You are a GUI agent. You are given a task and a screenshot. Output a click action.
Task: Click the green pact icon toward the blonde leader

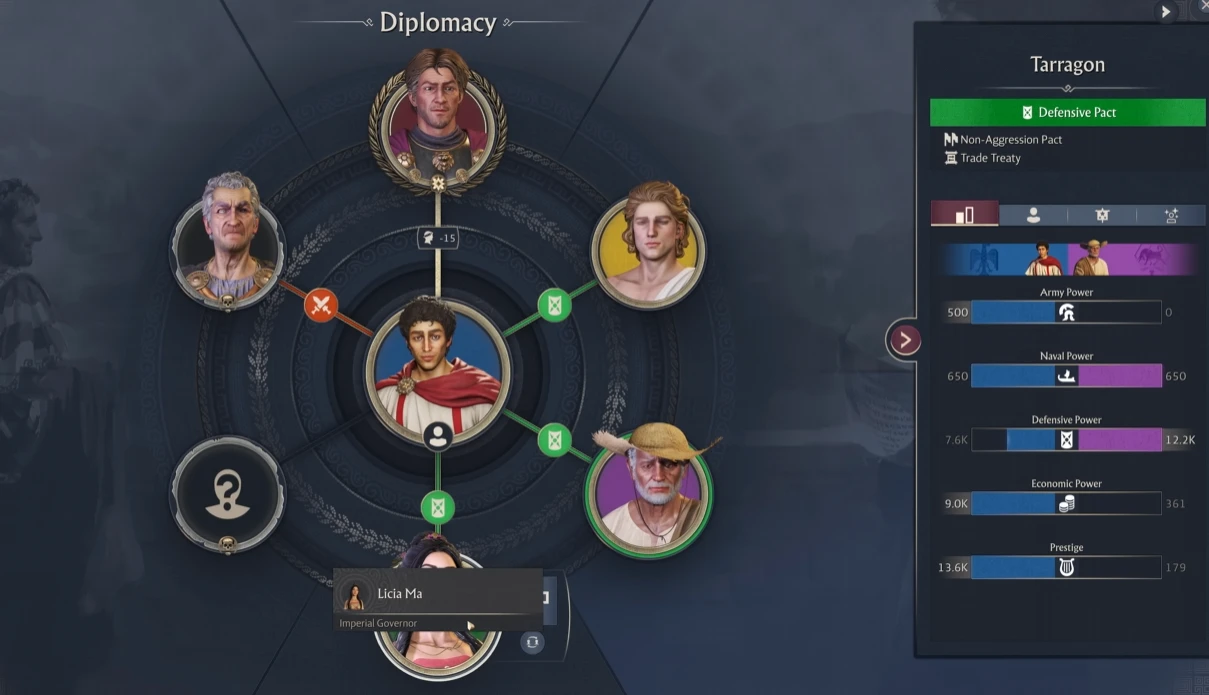[555, 304]
